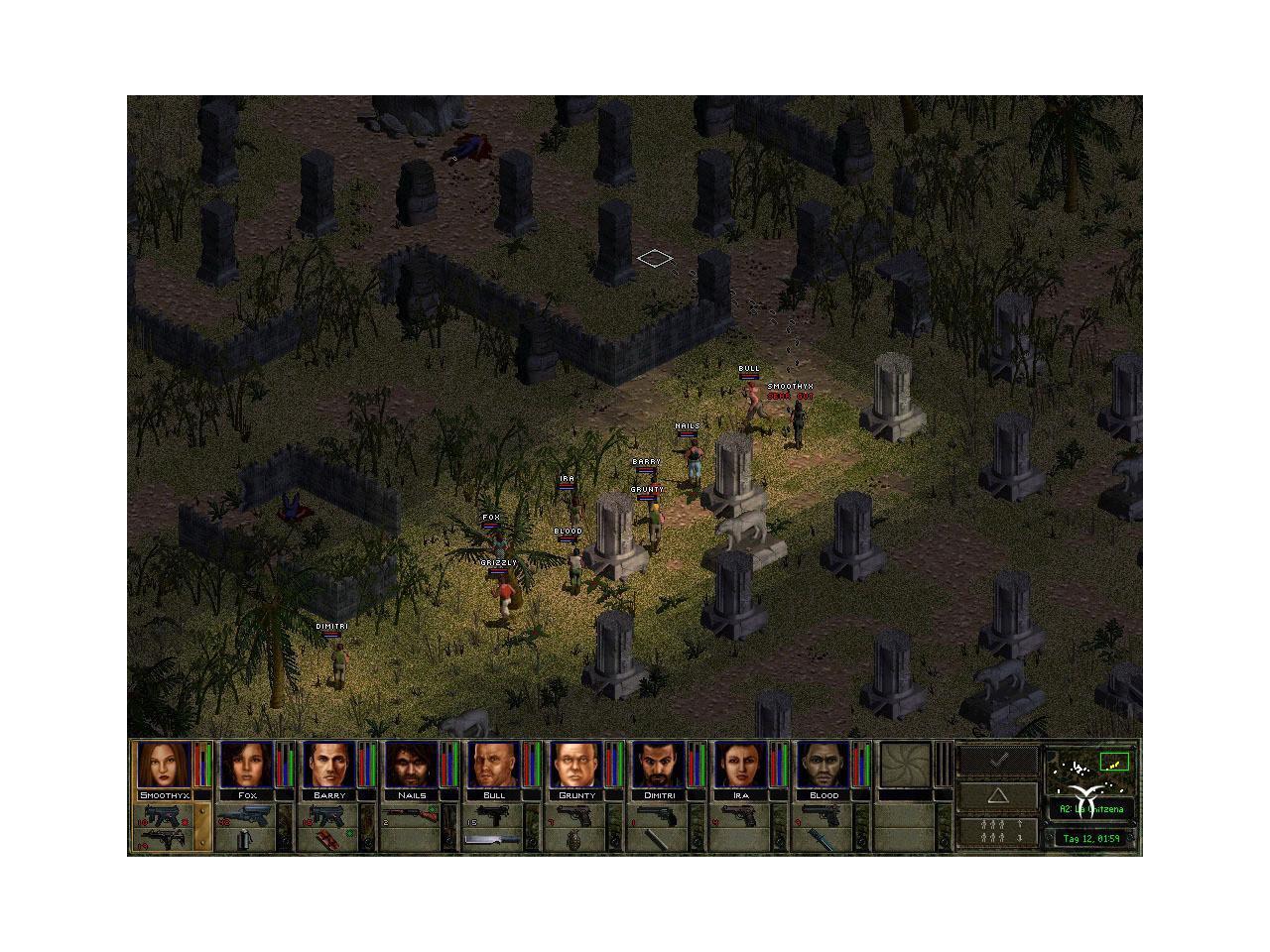Open the squad figures selection button
This screenshot has height=952, width=1270.
click(997, 831)
